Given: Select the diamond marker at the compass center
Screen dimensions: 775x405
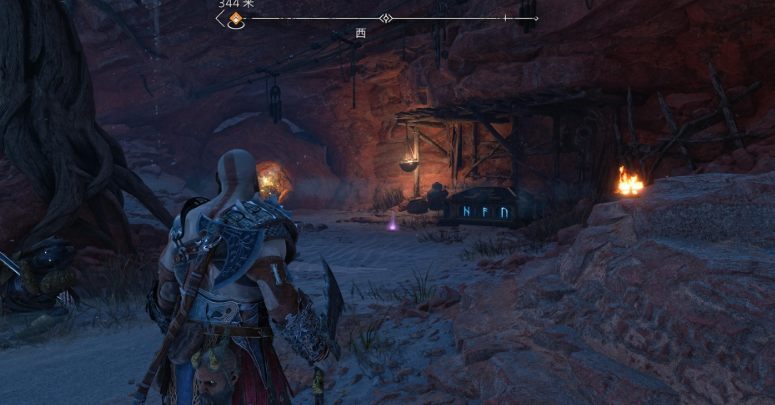Looking at the screenshot, I should pyautogui.click(x=385, y=18).
